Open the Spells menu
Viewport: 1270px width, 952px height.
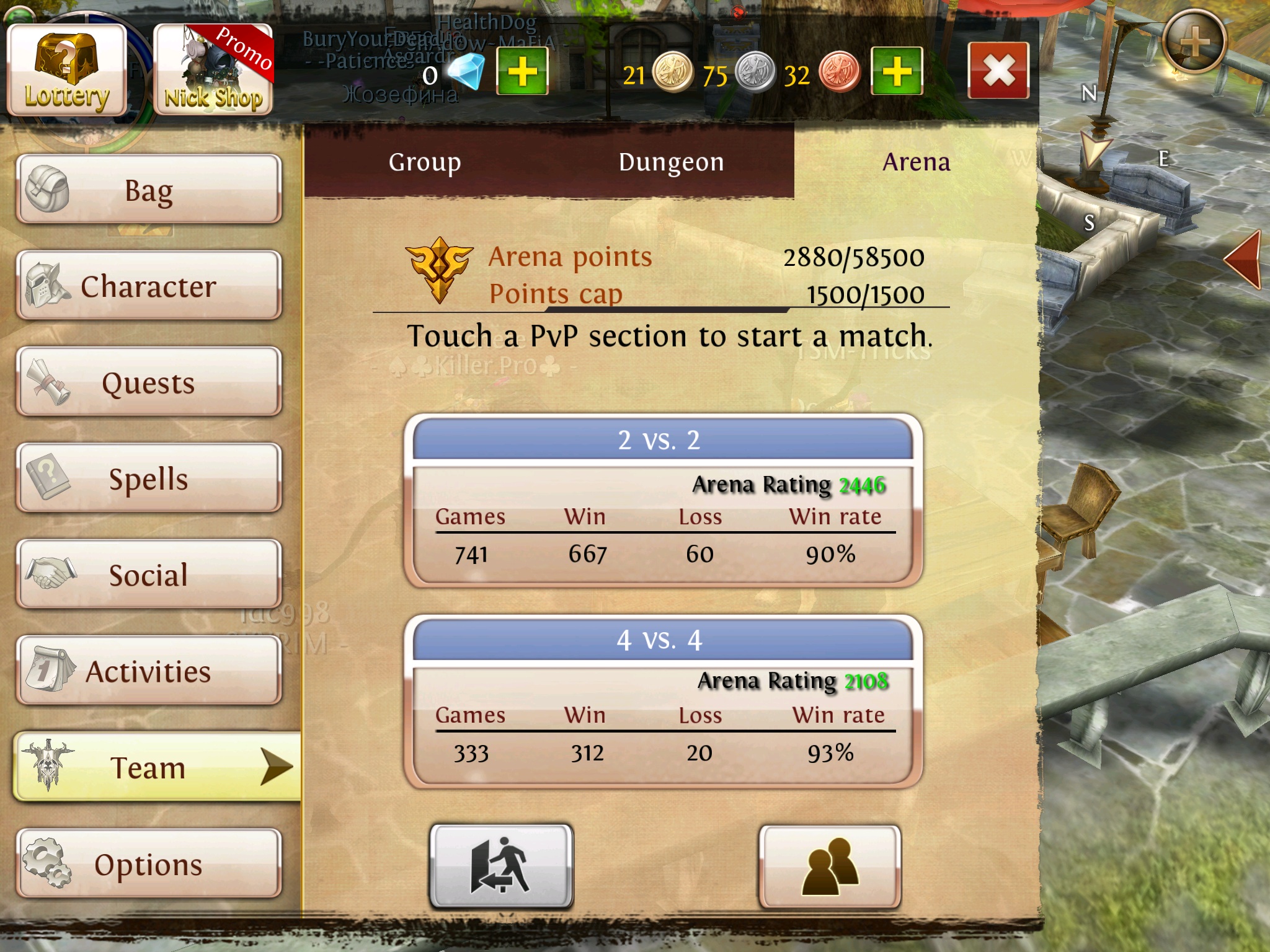coord(149,478)
